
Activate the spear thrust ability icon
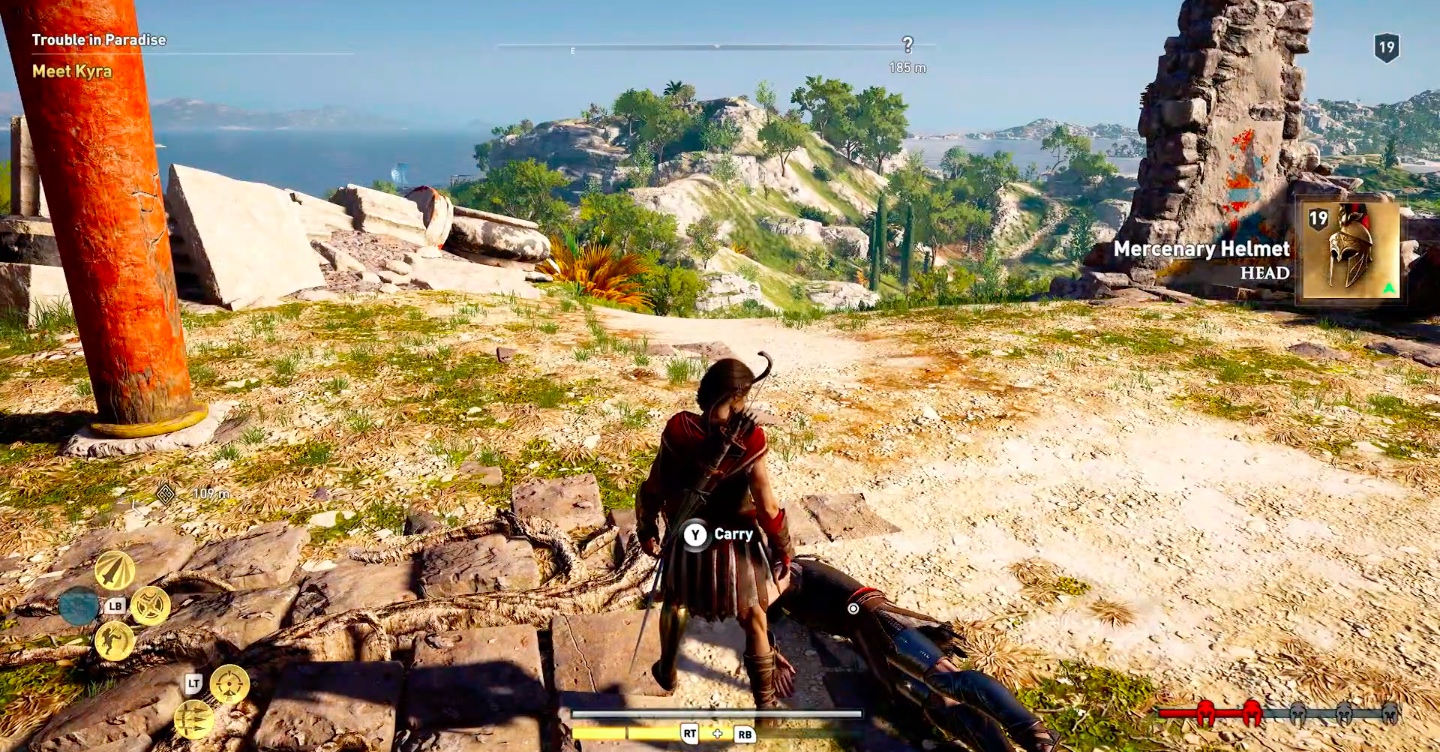click(115, 570)
